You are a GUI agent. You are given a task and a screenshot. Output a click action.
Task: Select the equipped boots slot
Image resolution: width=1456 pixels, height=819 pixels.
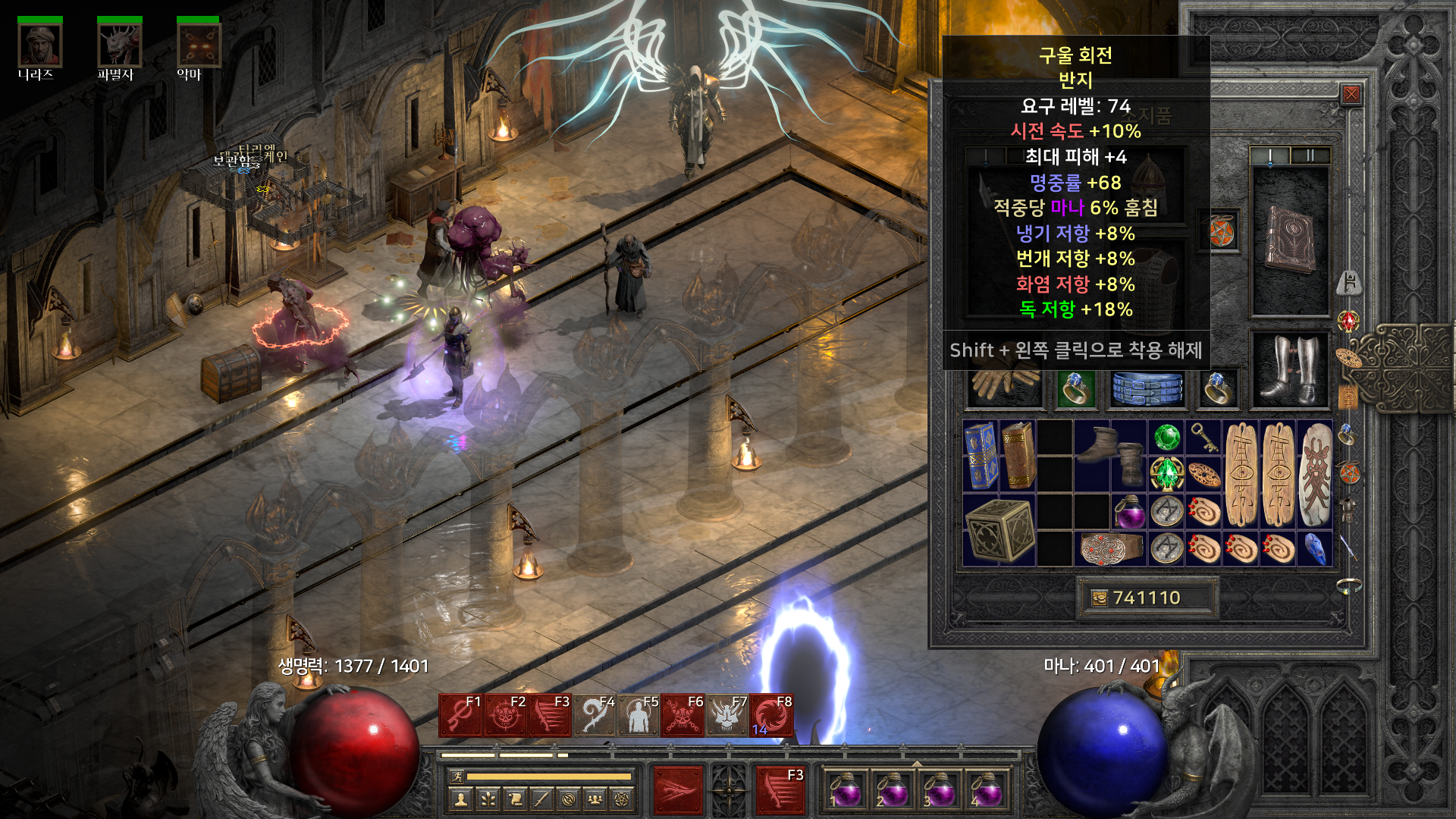click(x=1290, y=372)
